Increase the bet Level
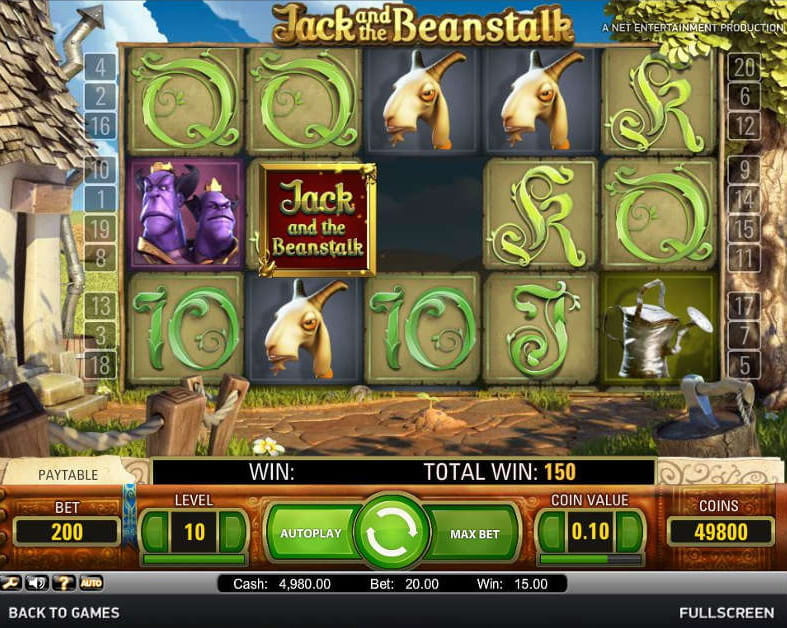 pyautogui.click(x=232, y=532)
